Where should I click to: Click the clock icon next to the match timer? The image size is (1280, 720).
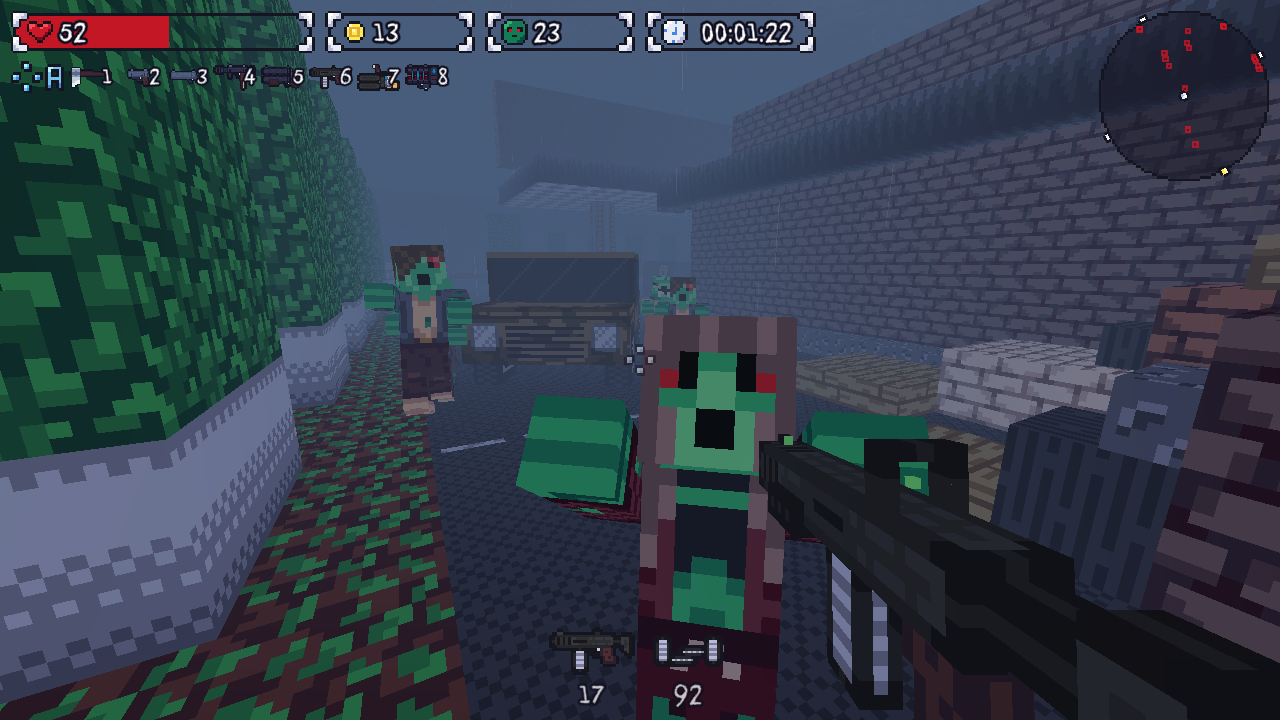pyautogui.click(x=676, y=31)
